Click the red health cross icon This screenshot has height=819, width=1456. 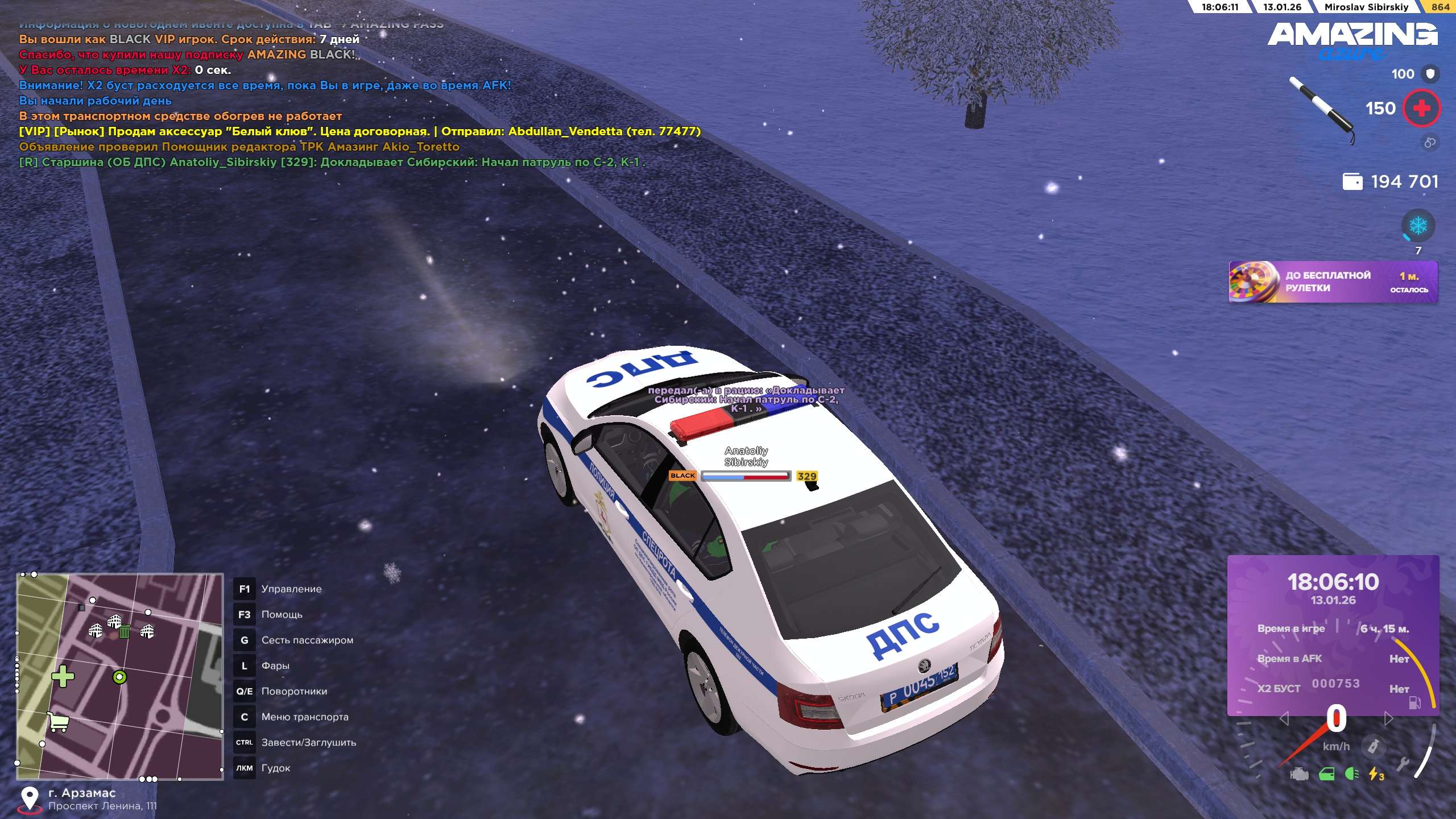coord(1421,108)
